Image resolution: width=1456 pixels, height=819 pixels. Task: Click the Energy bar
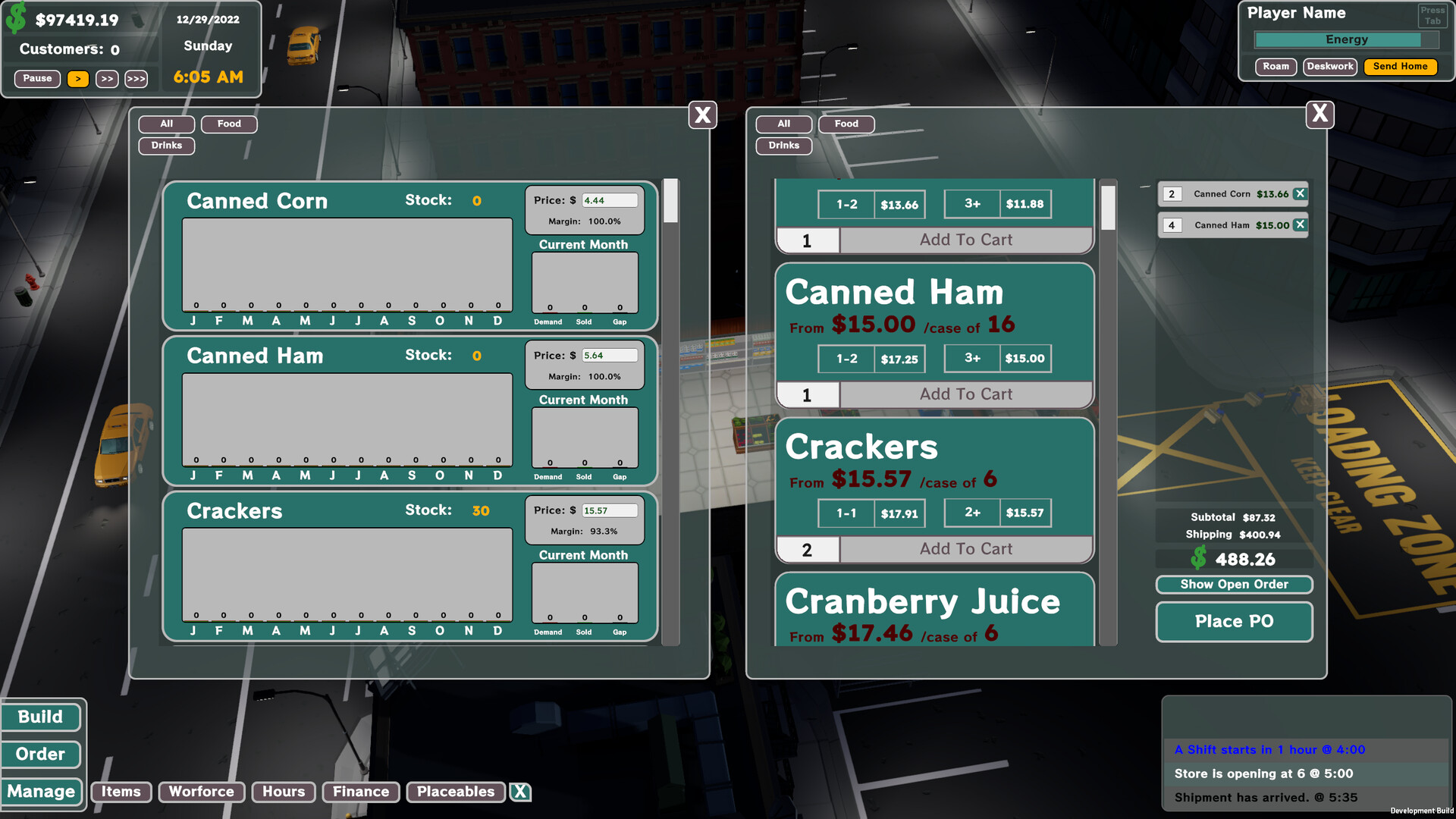(x=1345, y=39)
